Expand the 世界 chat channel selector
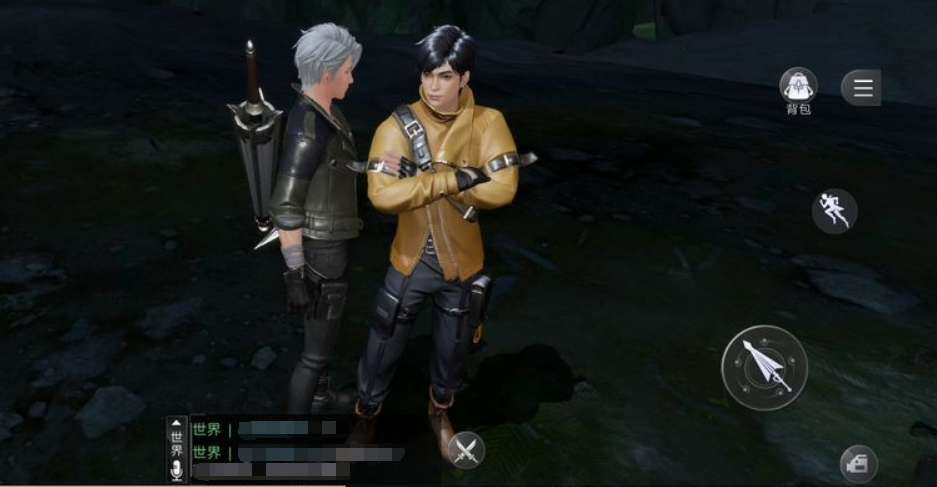The width and height of the screenshot is (937, 487). [x=177, y=435]
